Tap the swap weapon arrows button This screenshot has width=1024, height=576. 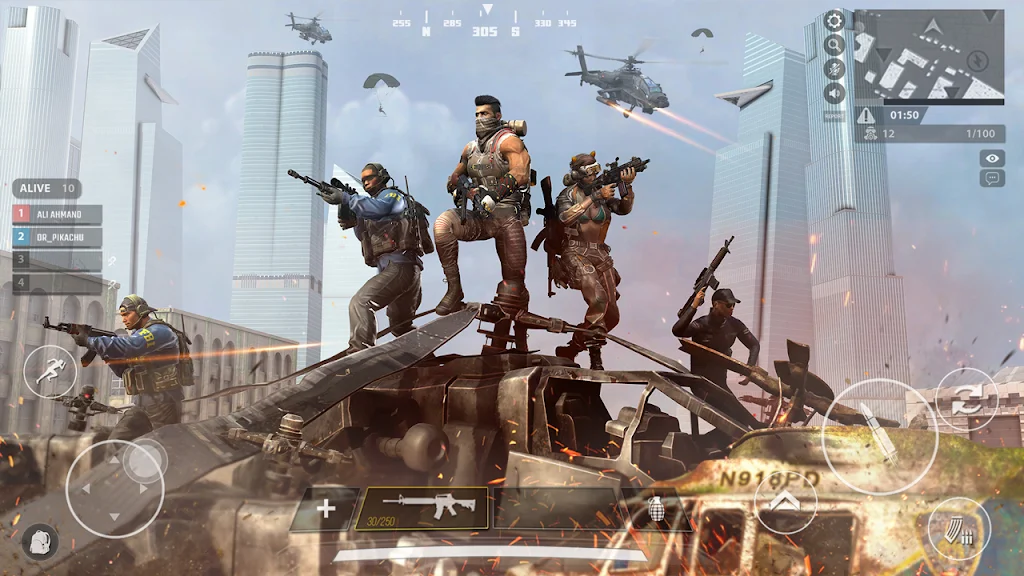pos(967,400)
